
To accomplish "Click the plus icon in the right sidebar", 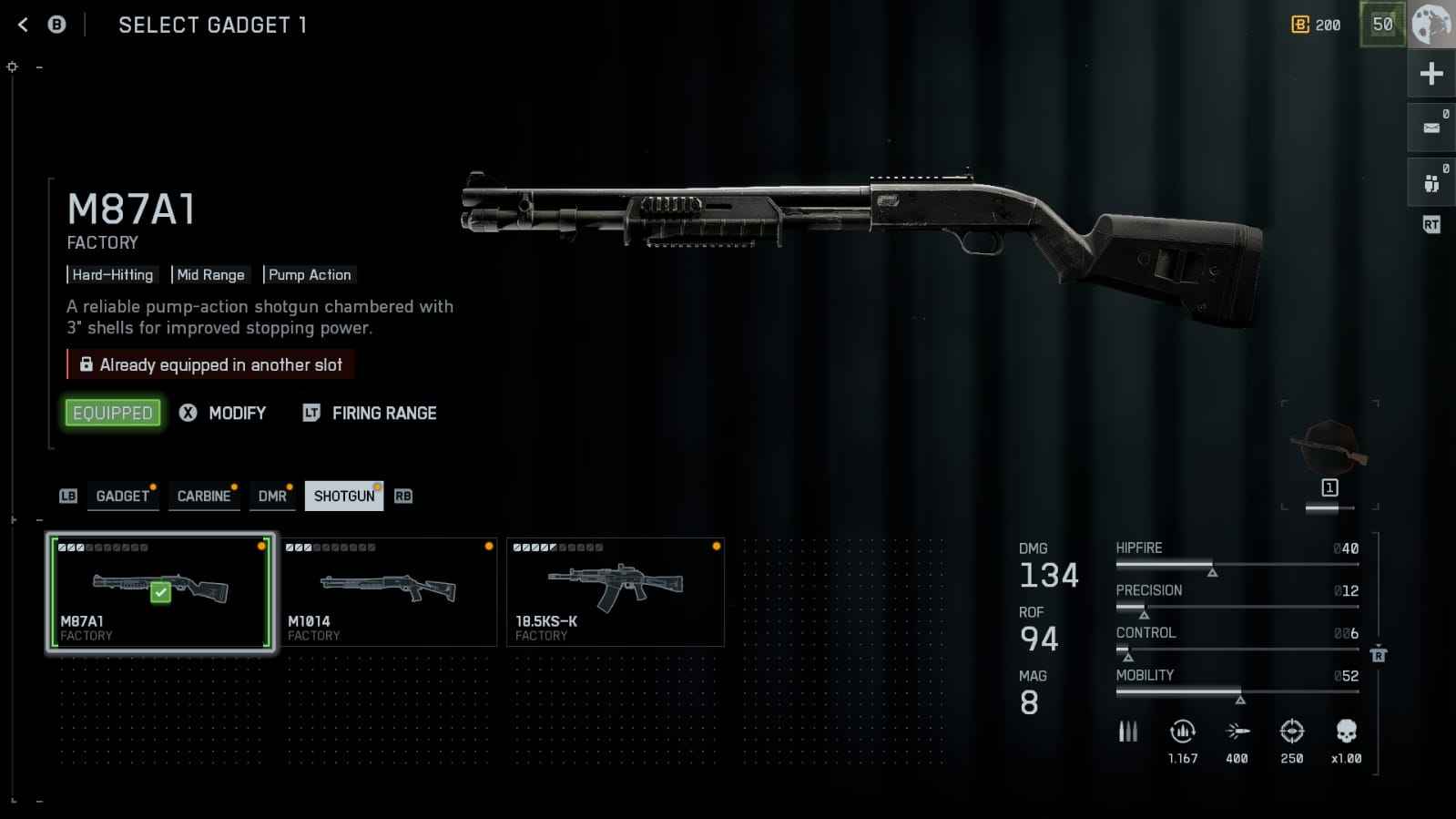I will 1431,74.
